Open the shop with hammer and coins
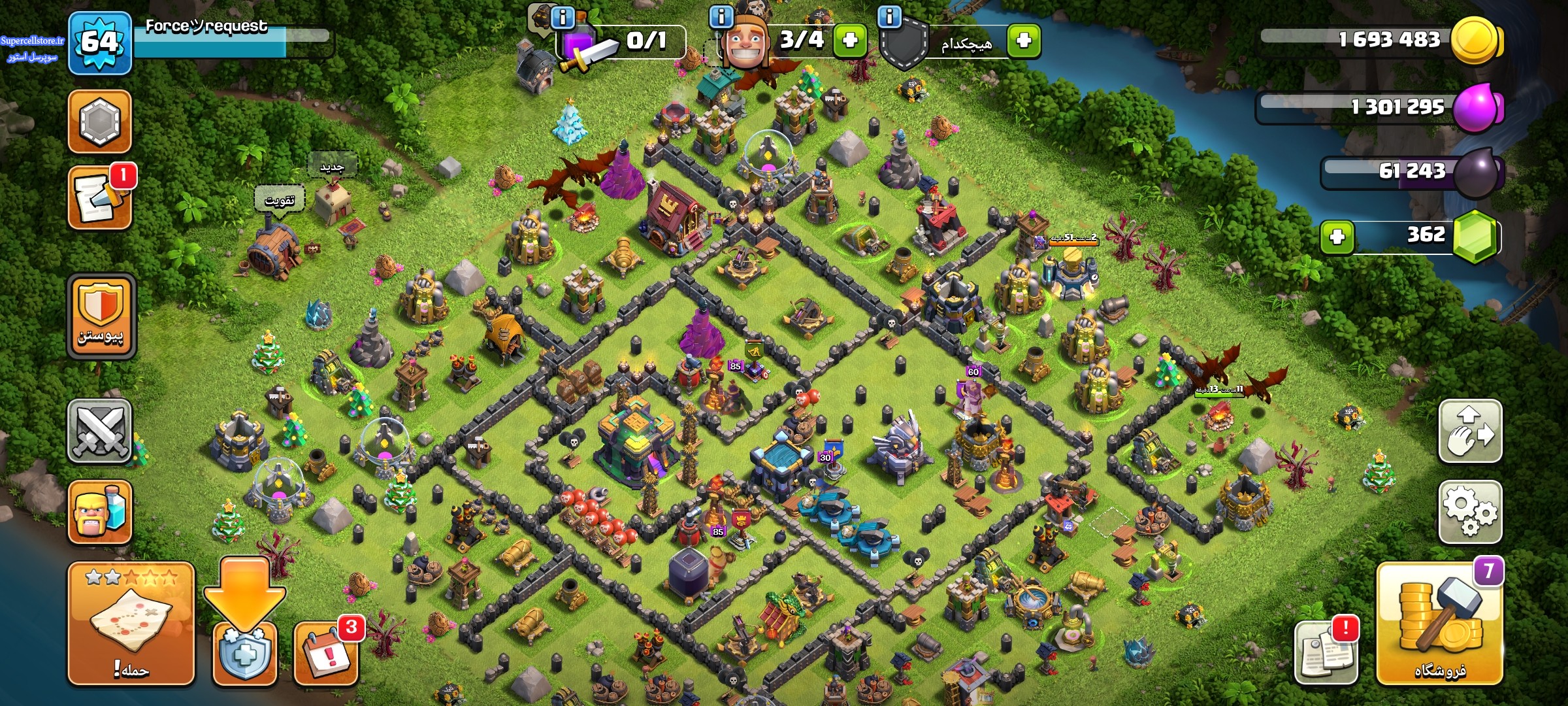Image resolution: width=1568 pixels, height=706 pixels. pyautogui.click(x=1439, y=624)
